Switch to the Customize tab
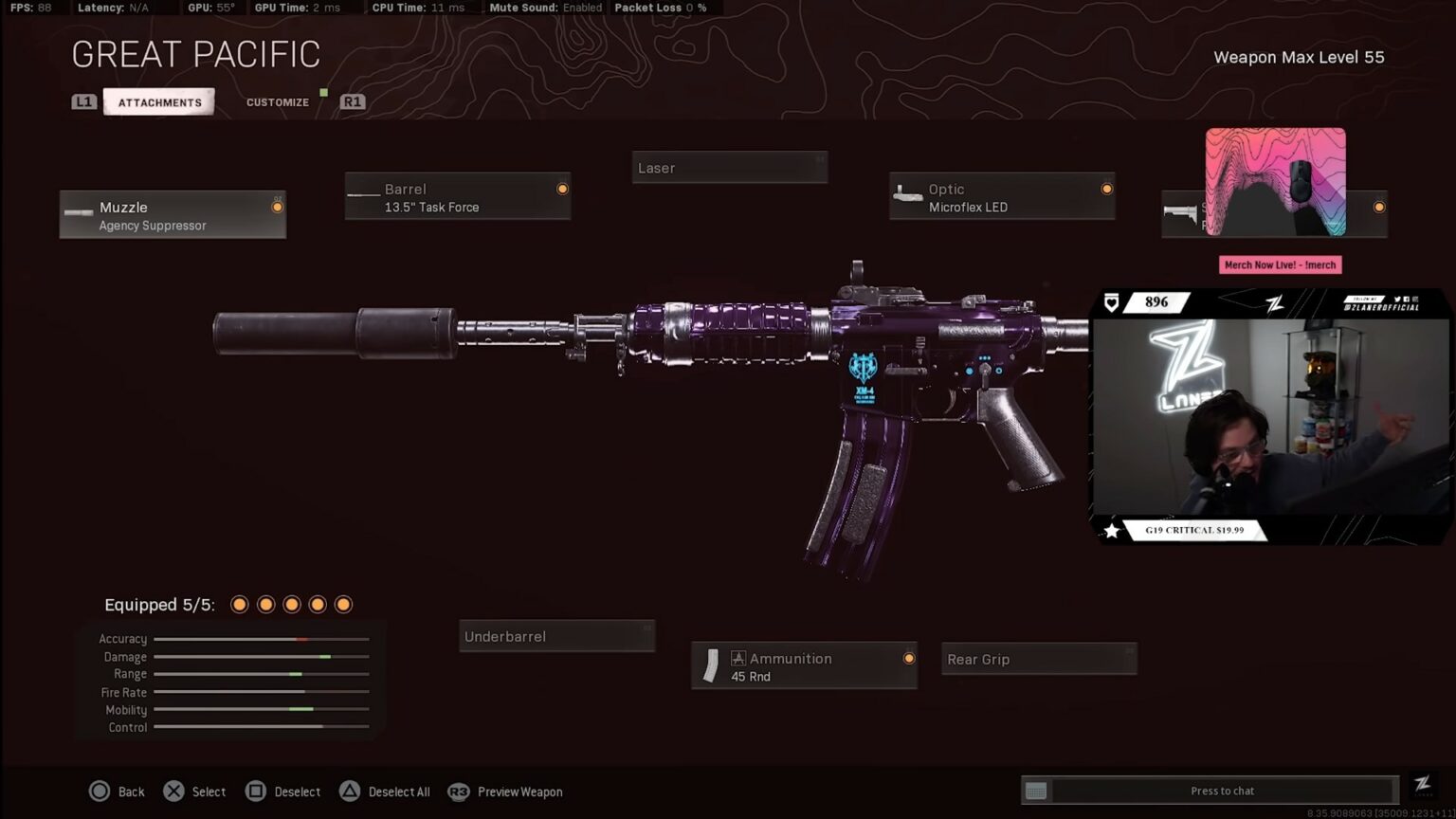Screen dimensions: 1456x819 277,101
